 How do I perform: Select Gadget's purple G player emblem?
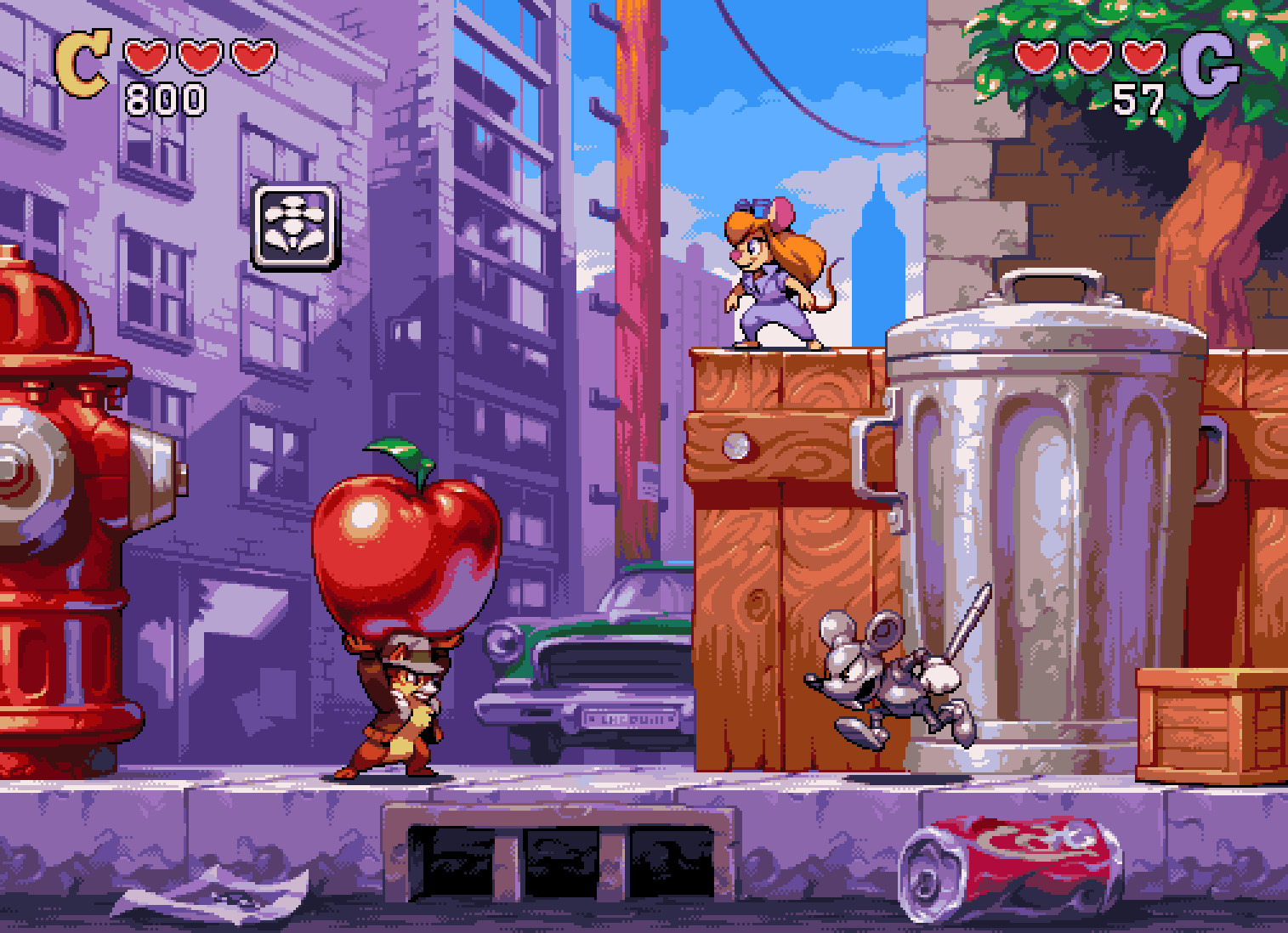pyautogui.click(x=1209, y=65)
